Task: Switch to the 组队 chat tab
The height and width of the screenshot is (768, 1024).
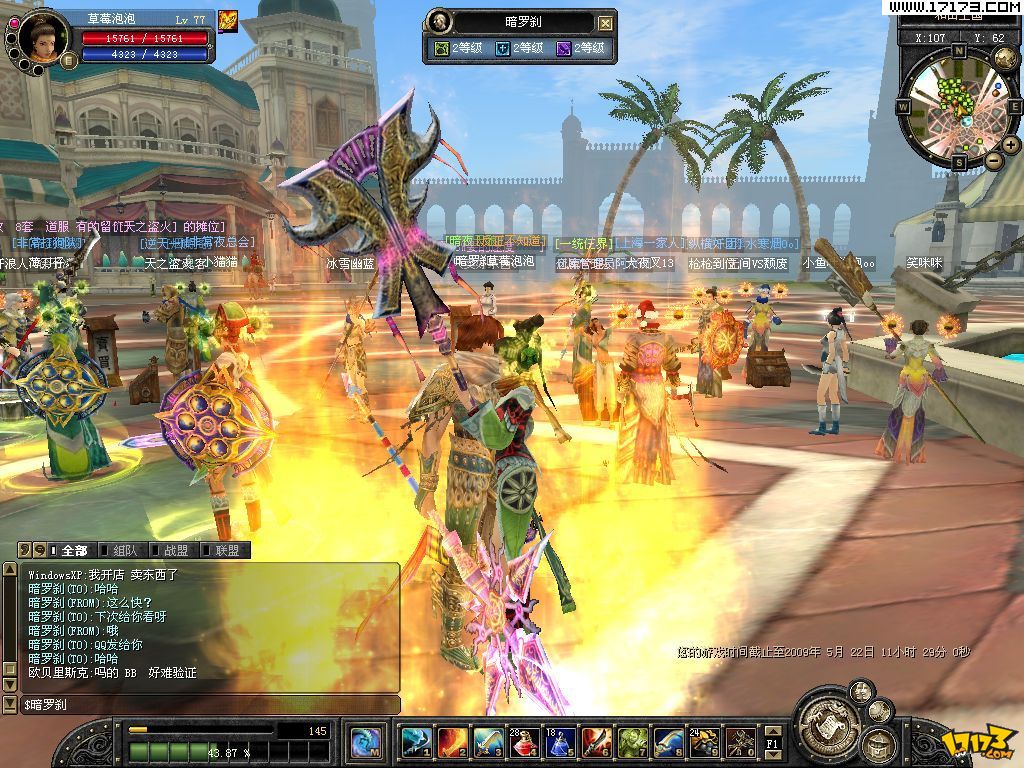Action: 125,550
